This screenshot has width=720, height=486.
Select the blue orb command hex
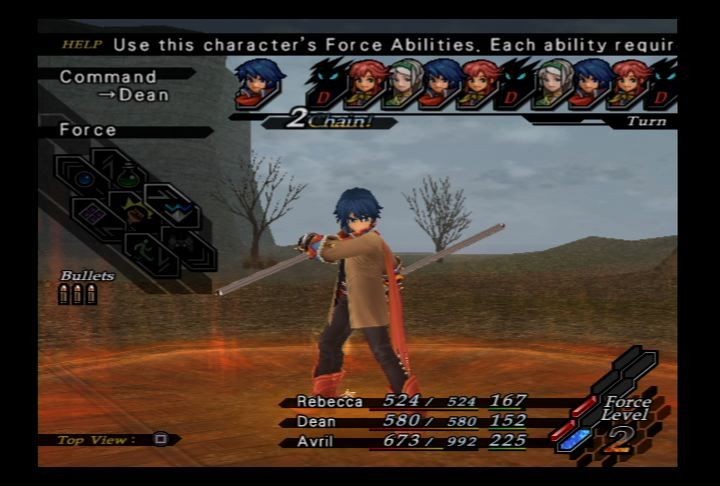coord(85,179)
